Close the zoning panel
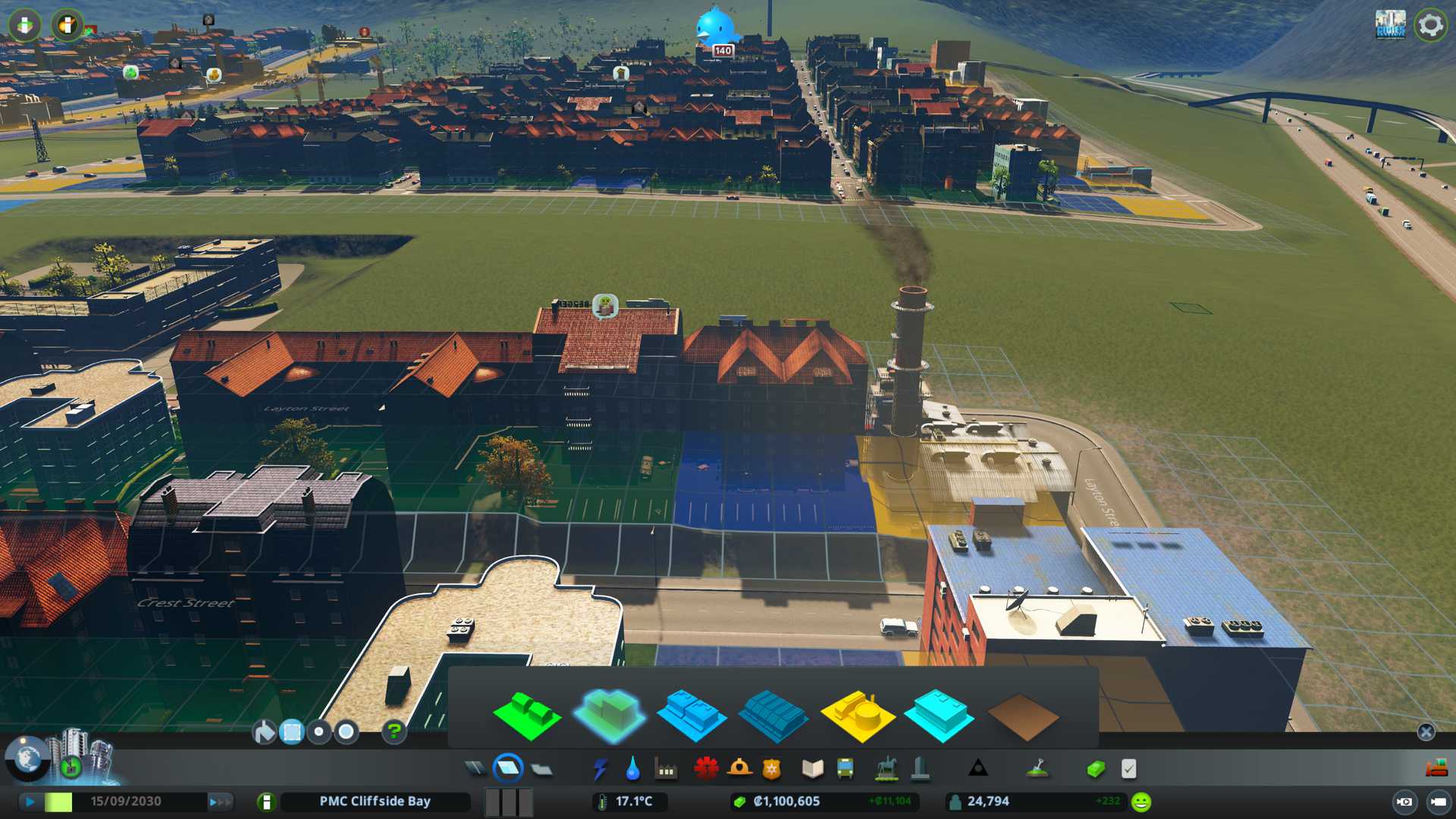This screenshot has width=1456, height=819. click(x=1426, y=732)
